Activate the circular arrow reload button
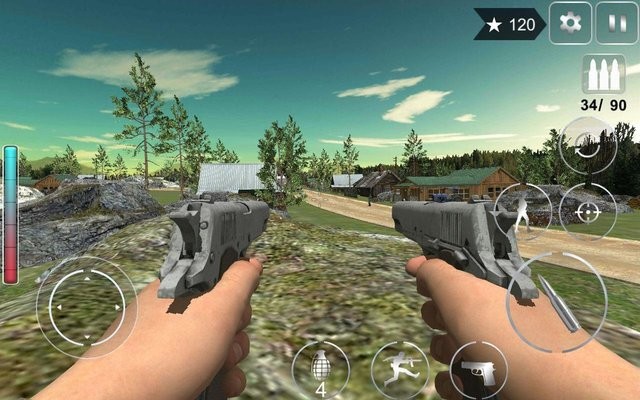 (587, 147)
